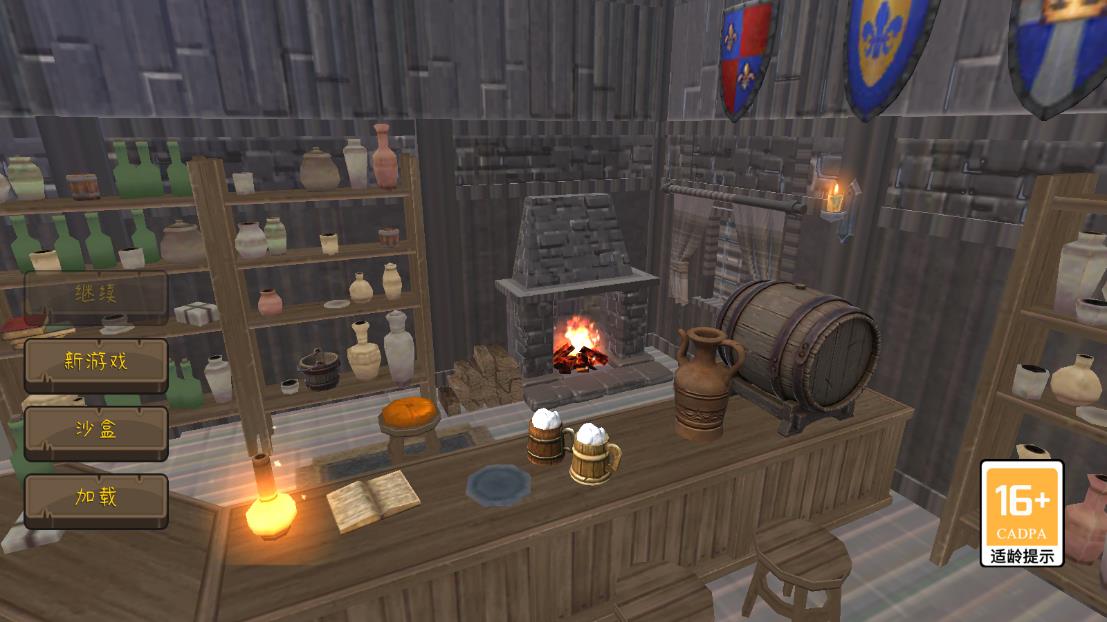Choose the 加载 load game button
This screenshot has width=1107, height=622.
coord(96,499)
